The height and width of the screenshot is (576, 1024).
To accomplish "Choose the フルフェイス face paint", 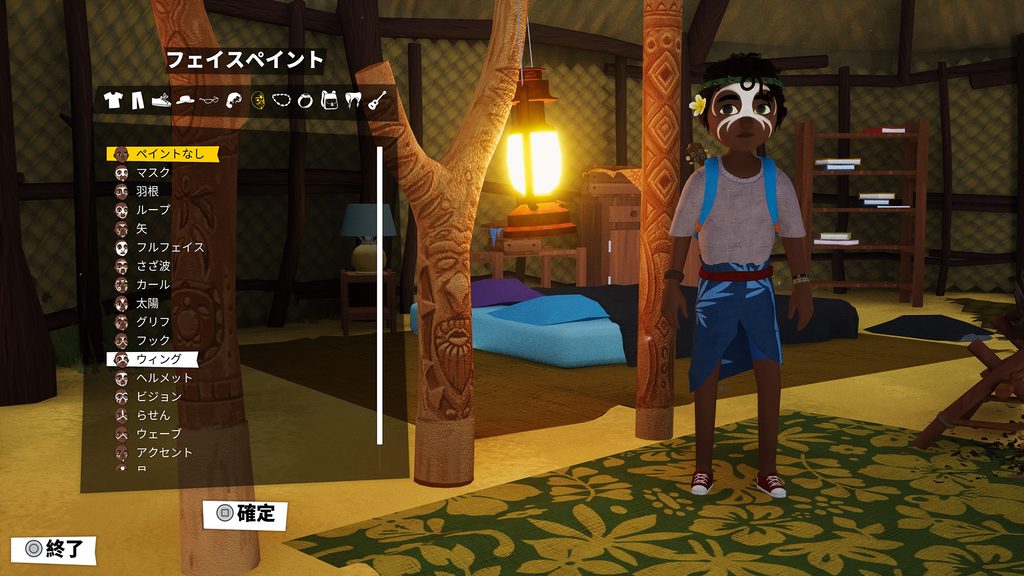I will [x=169, y=247].
